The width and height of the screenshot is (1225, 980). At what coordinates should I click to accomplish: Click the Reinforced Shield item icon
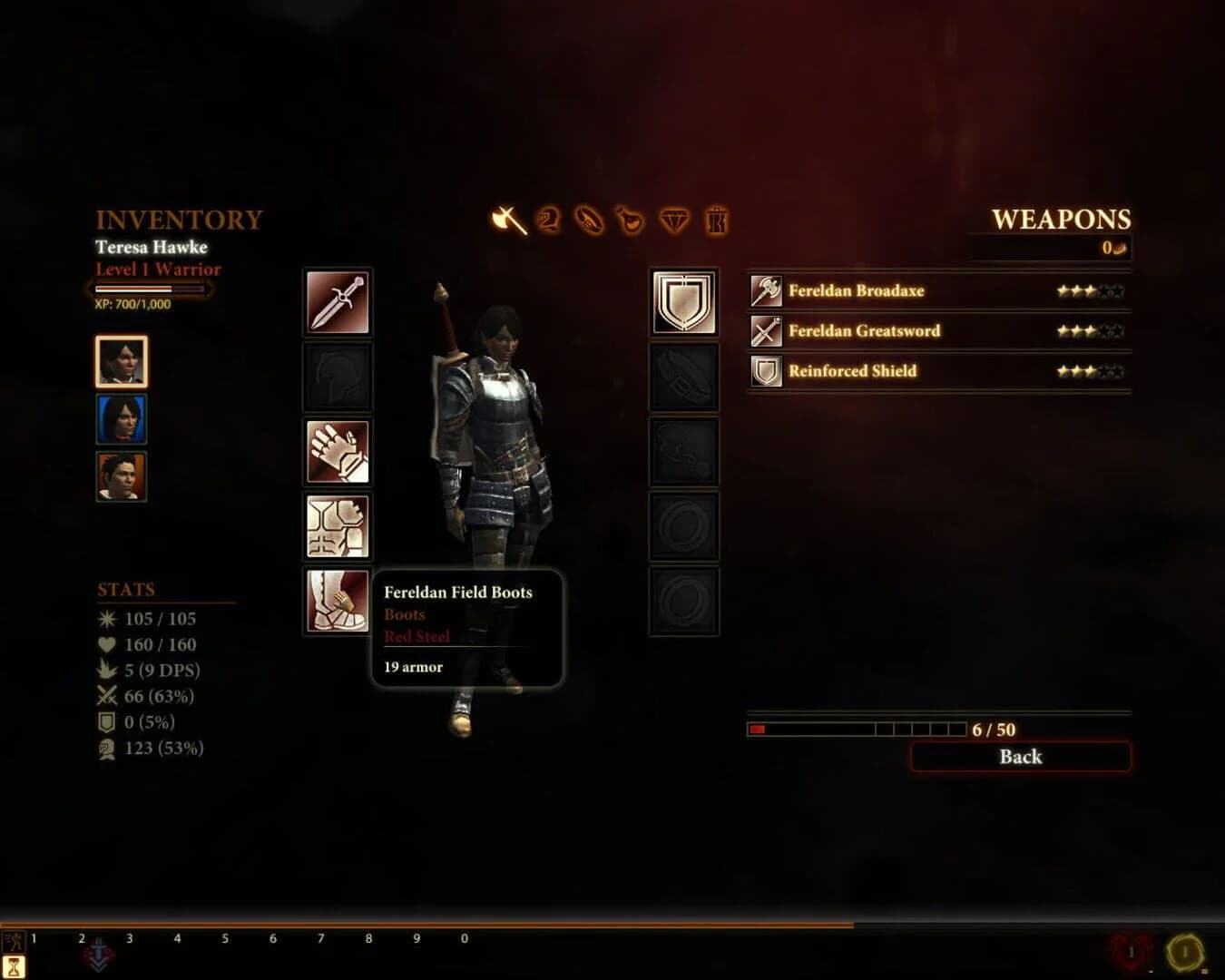(767, 371)
